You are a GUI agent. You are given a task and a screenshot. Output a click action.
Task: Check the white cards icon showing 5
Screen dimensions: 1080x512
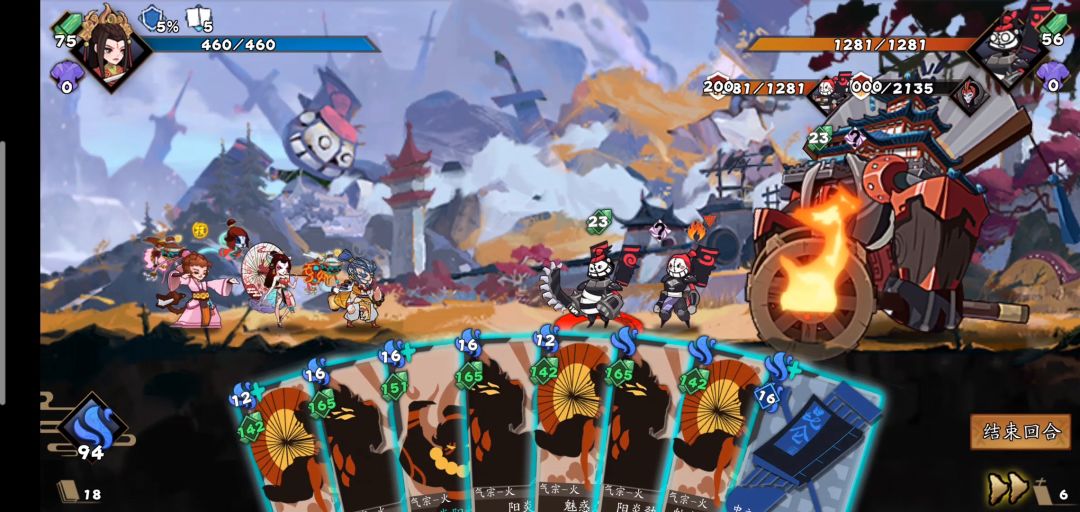[198, 19]
